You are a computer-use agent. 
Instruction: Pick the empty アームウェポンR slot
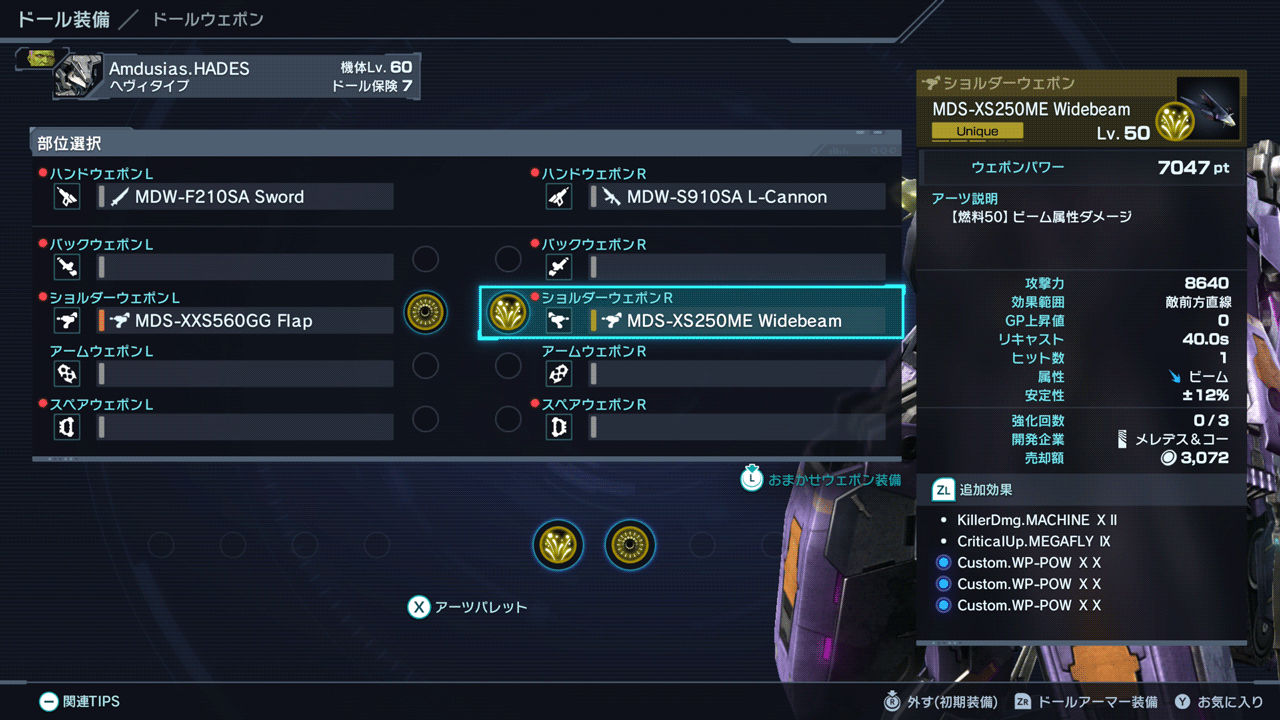(737, 374)
